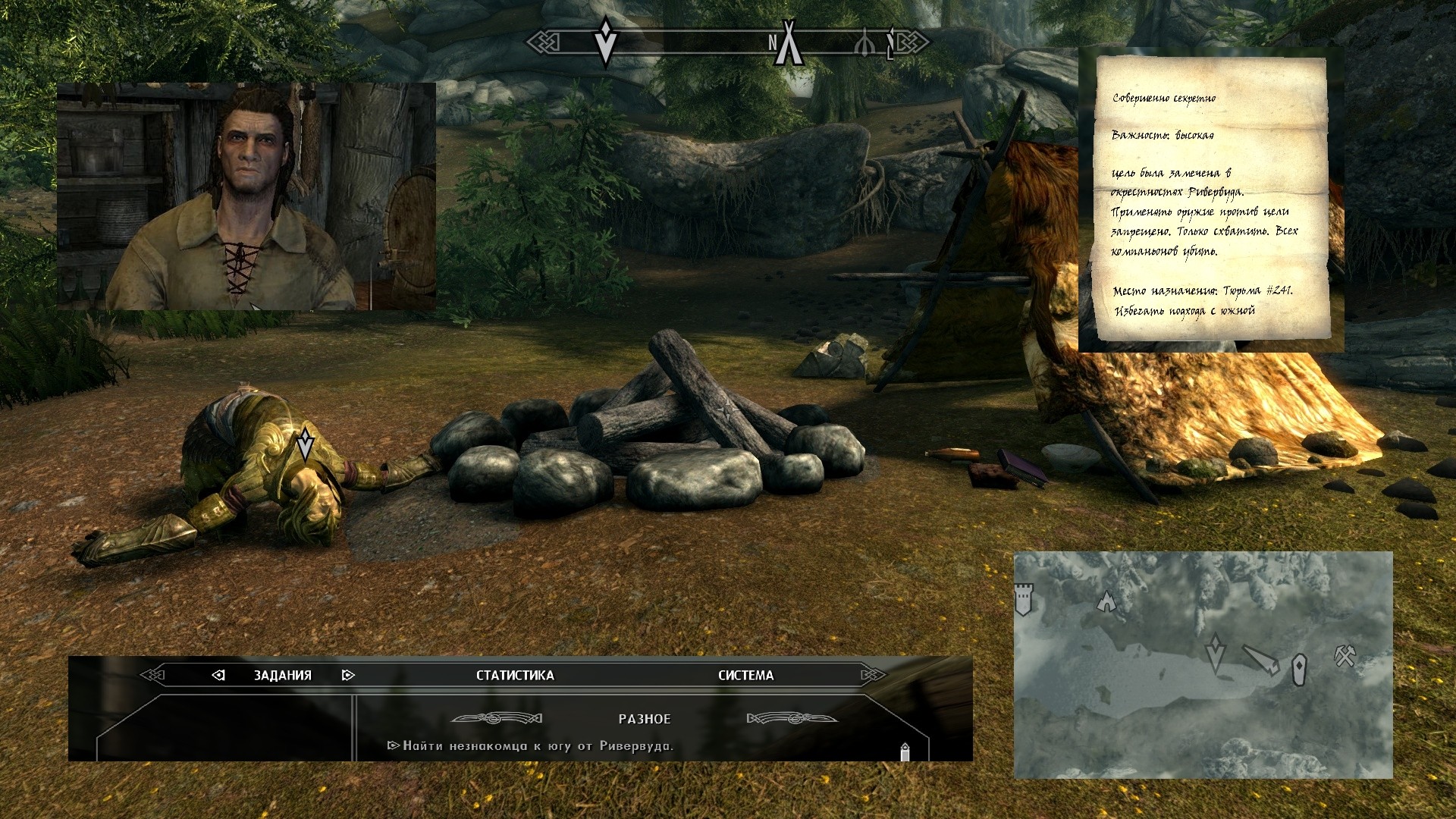This screenshot has width=1456, height=819.
Task: Switch to the СТАТИСТИКА tab
Action: pyautogui.click(x=515, y=675)
